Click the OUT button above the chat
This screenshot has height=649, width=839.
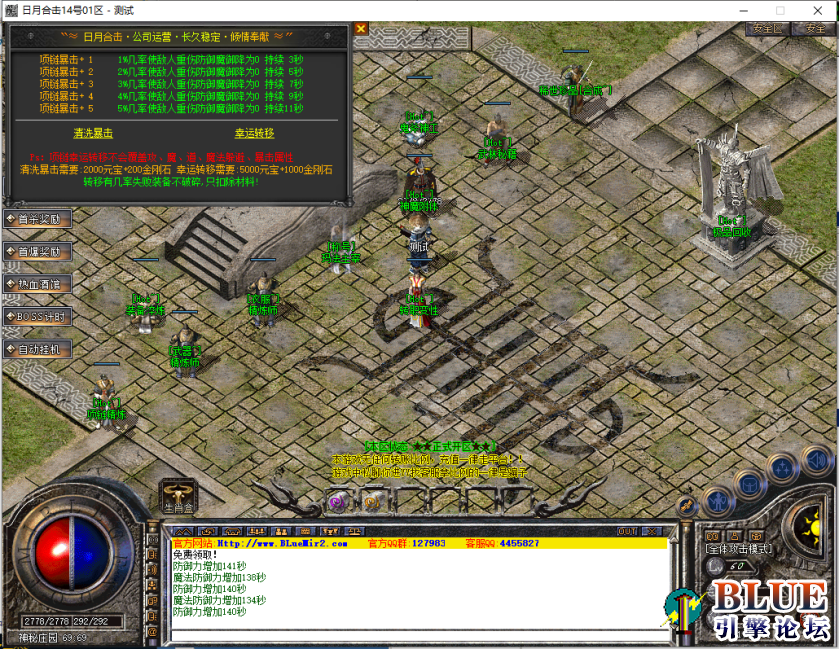[627, 531]
